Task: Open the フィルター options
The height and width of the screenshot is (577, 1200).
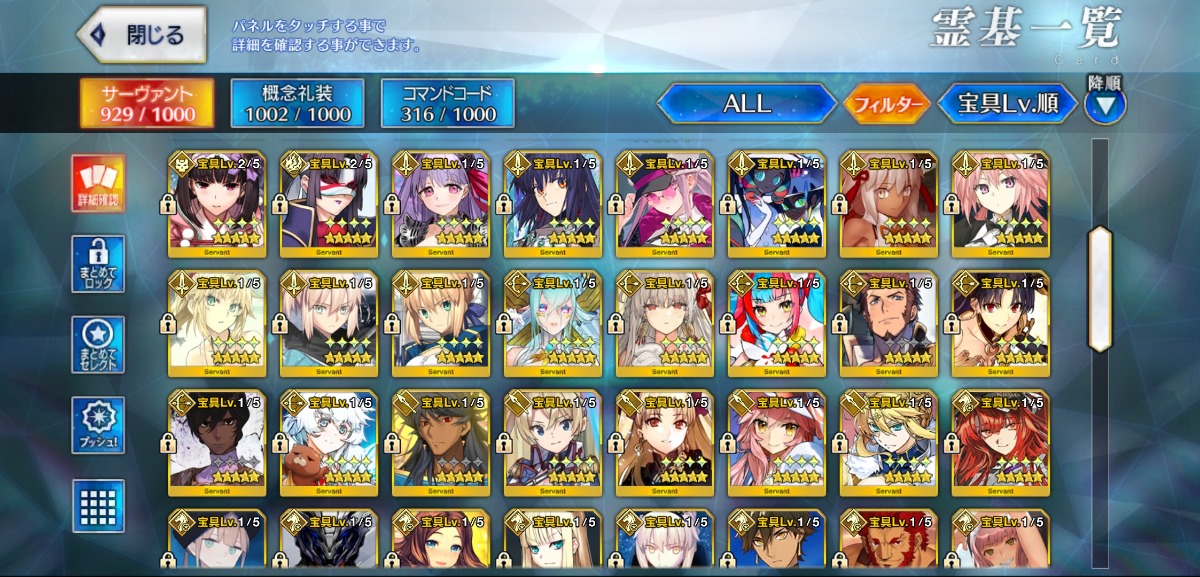Action: pyautogui.click(x=887, y=104)
